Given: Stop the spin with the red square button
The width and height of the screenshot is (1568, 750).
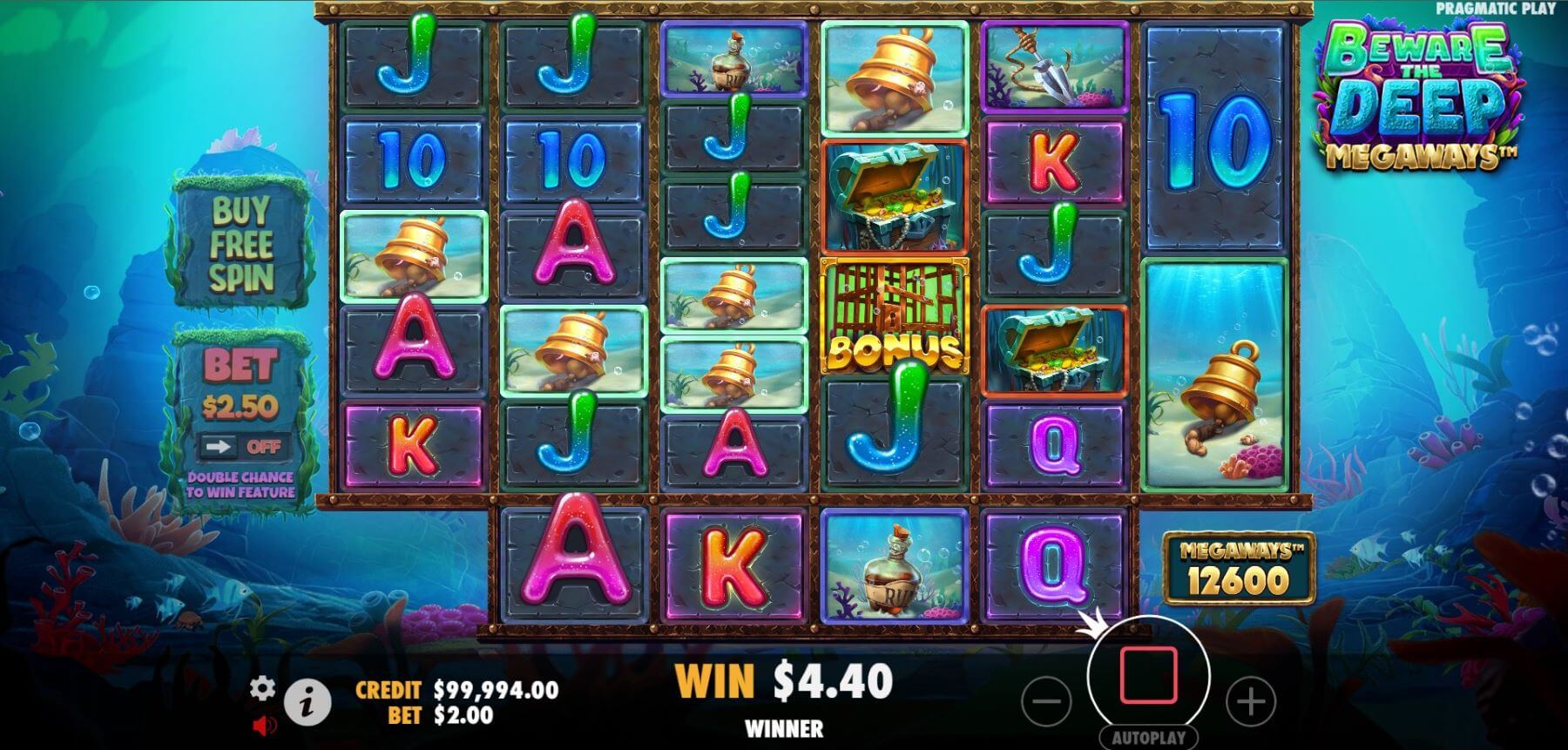Looking at the screenshot, I should [x=1148, y=675].
